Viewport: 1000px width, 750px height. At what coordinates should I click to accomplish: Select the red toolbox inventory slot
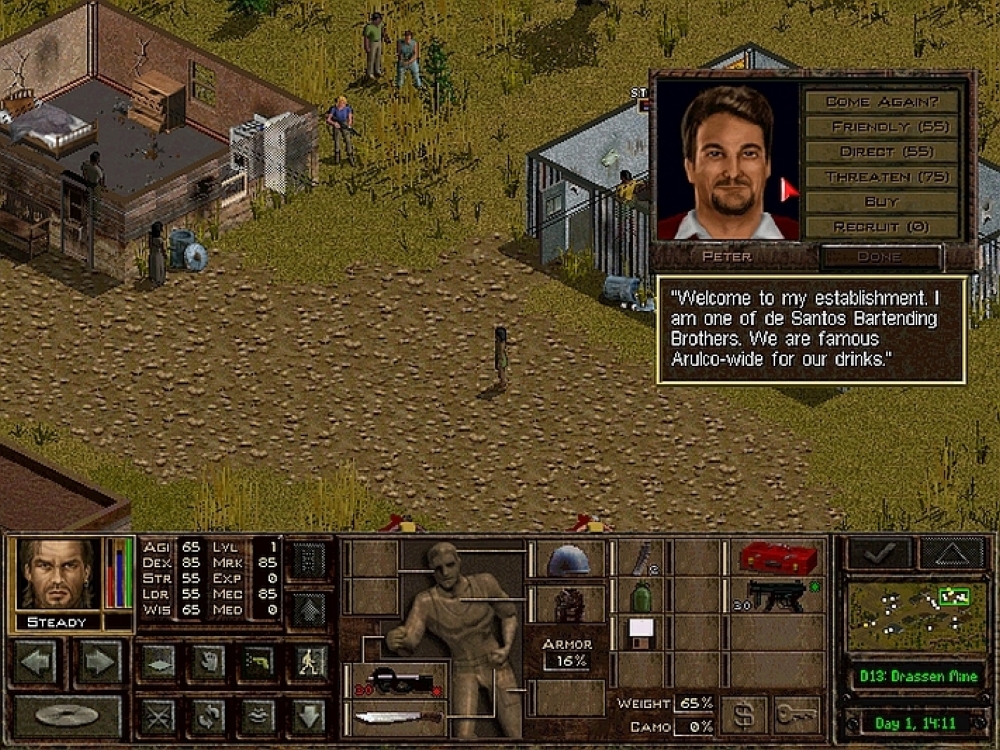[x=775, y=558]
